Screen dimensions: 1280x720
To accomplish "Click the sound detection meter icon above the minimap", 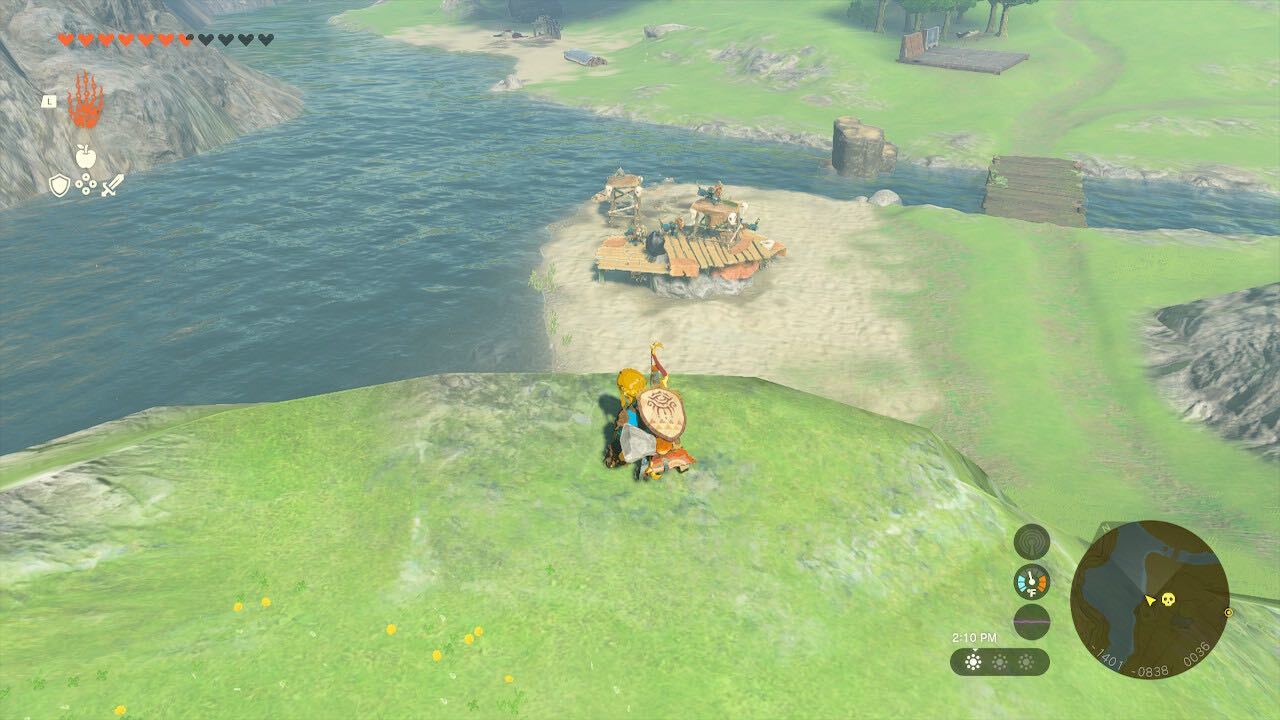I will coord(1031,541).
